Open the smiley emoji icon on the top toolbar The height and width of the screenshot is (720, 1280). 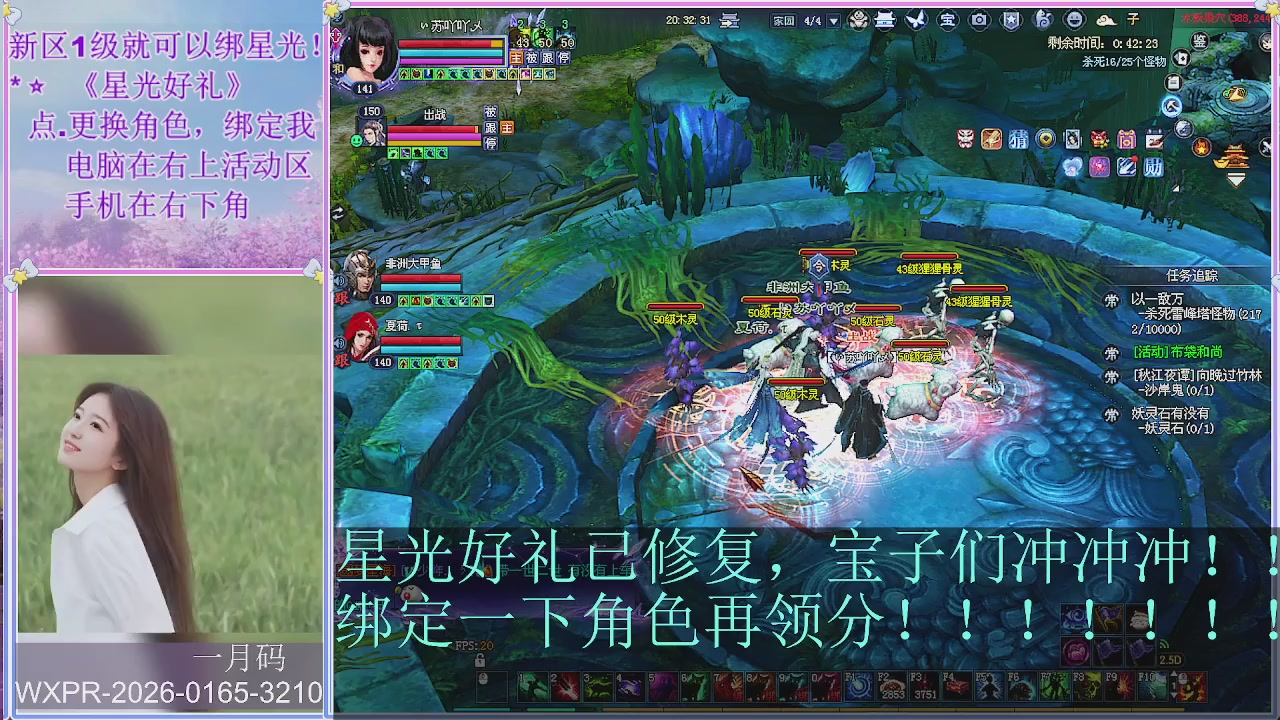click(1074, 17)
